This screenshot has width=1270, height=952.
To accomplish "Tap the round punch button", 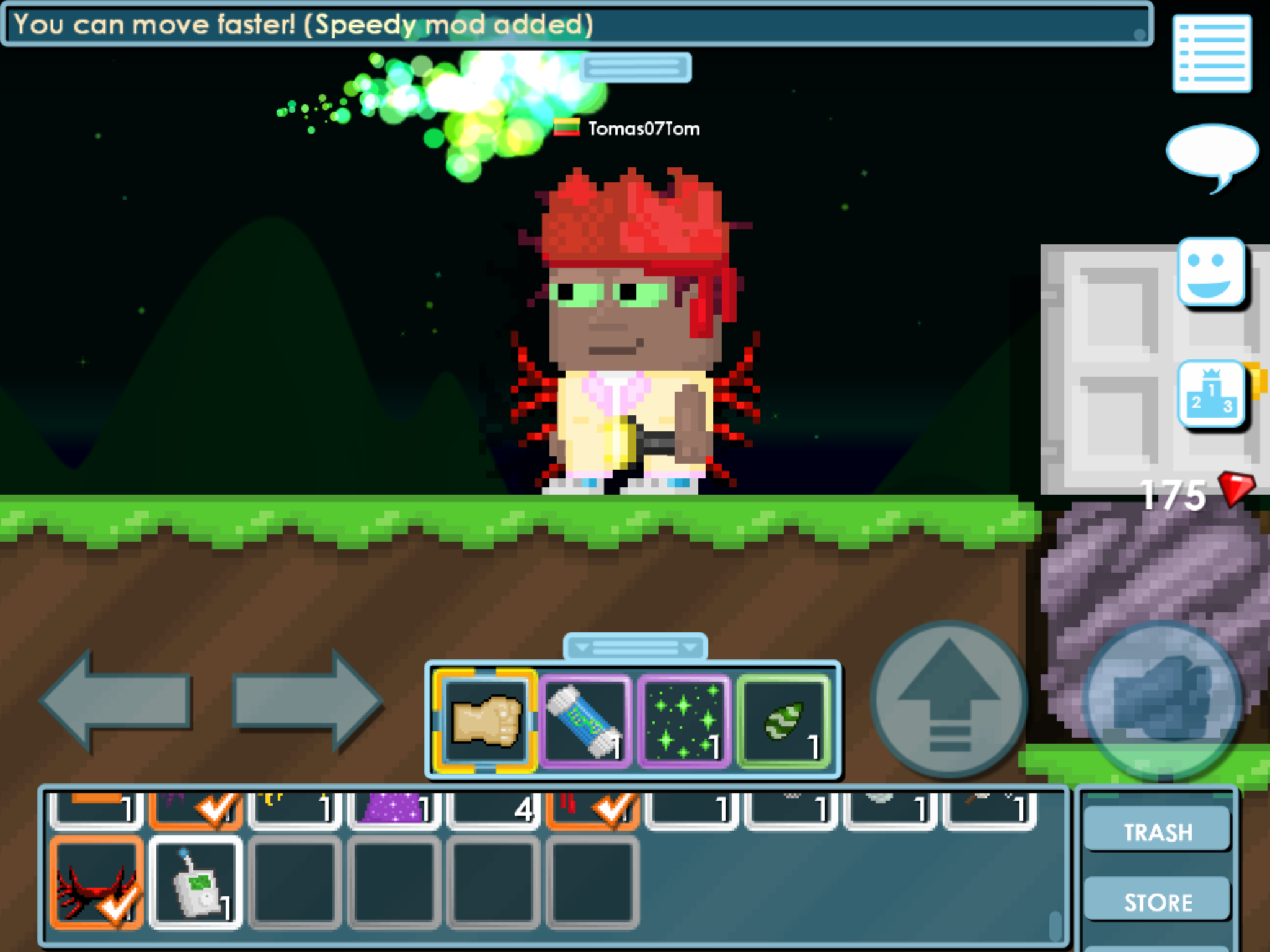I will coord(1161,699).
